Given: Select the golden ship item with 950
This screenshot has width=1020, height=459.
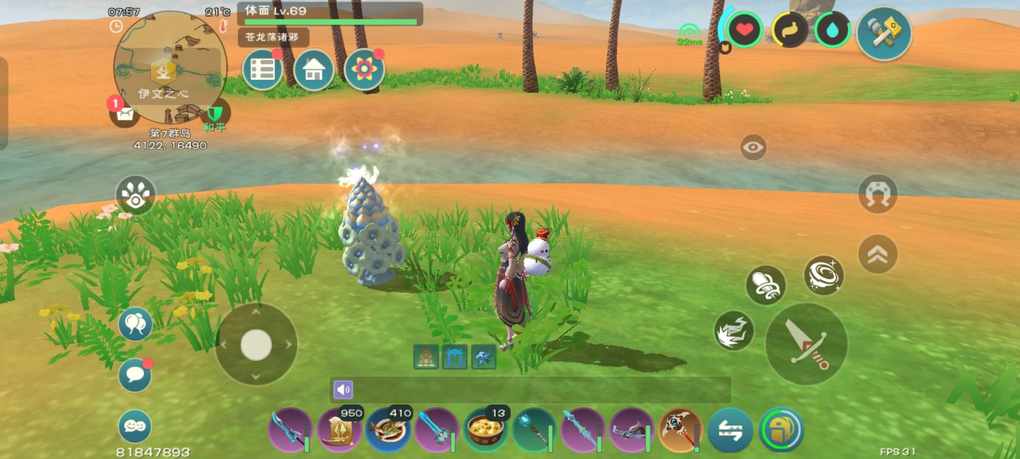Looking at the screenshot, I should pos(340,430).
